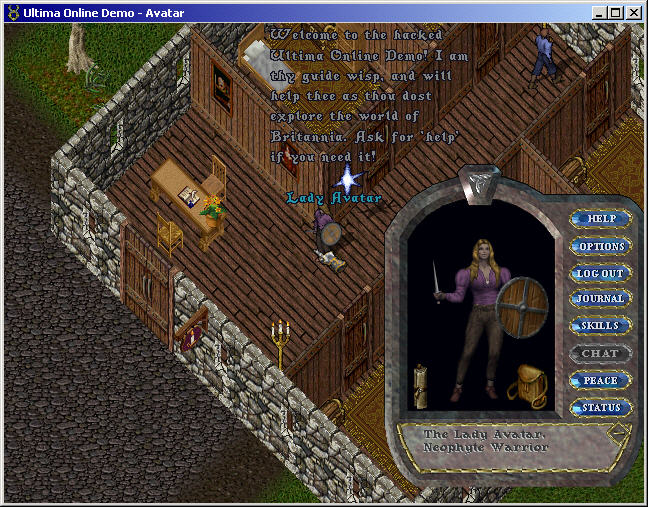This screenshot has width=648, height=507.
Task: Open the Status window
Action: [600, 408]
